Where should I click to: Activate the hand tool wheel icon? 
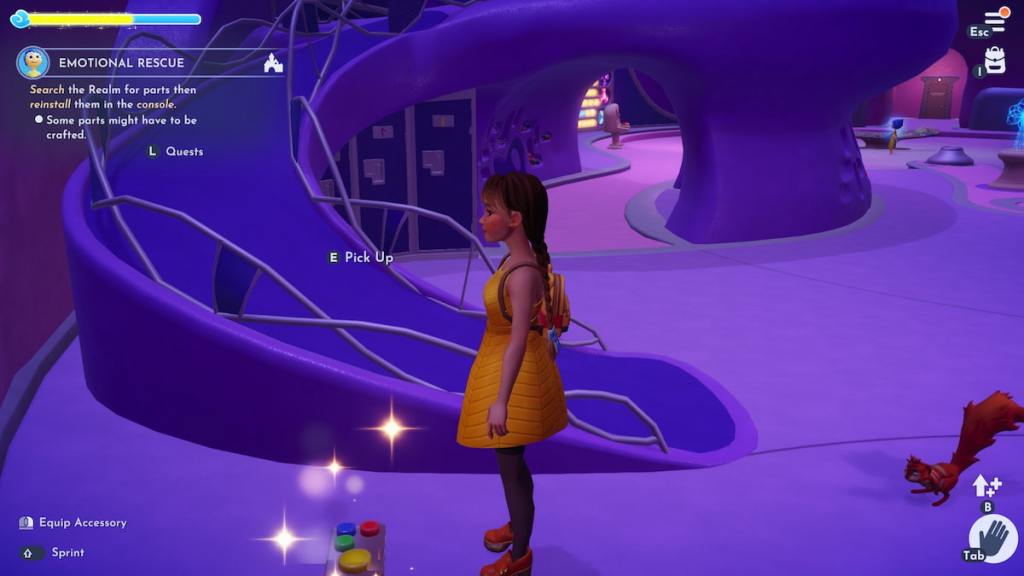pyautogui.click(x=992, y=540)
